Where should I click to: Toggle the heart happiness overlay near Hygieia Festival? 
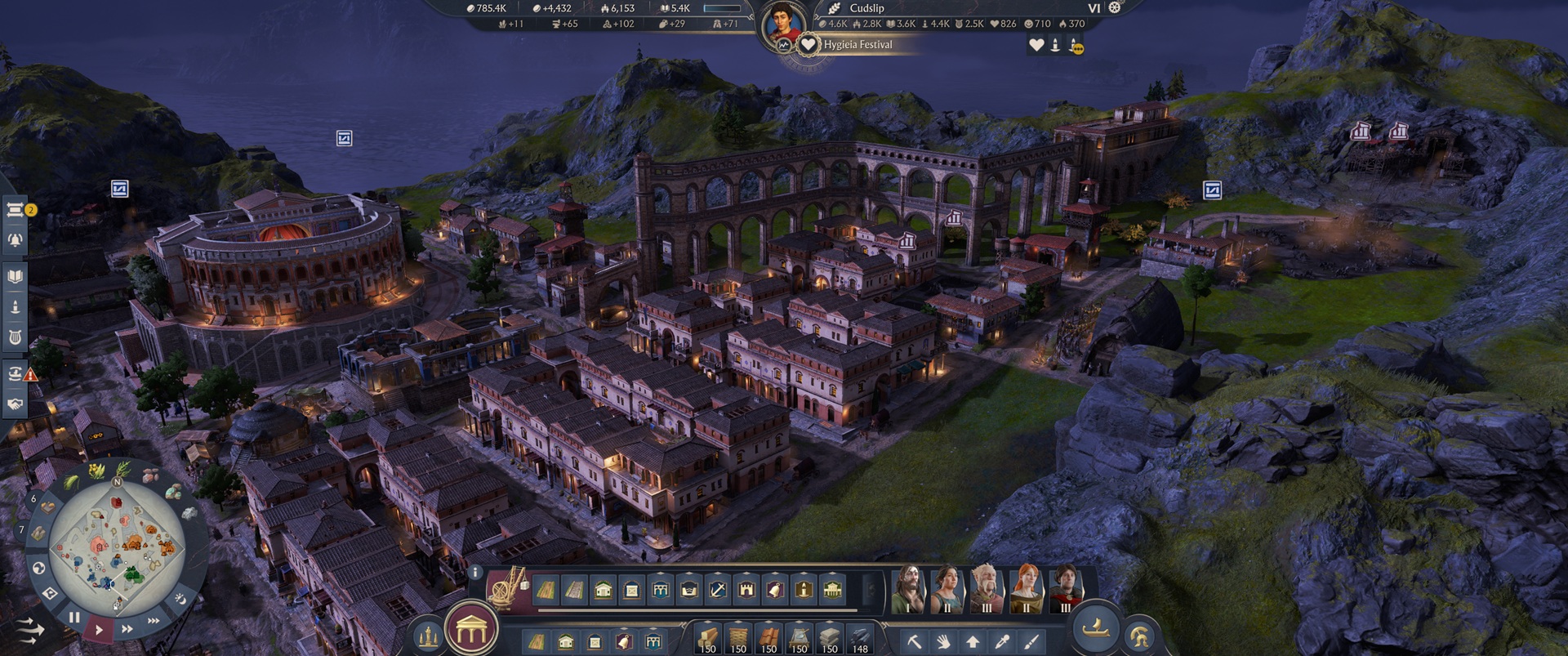(x=1036, y=45)
